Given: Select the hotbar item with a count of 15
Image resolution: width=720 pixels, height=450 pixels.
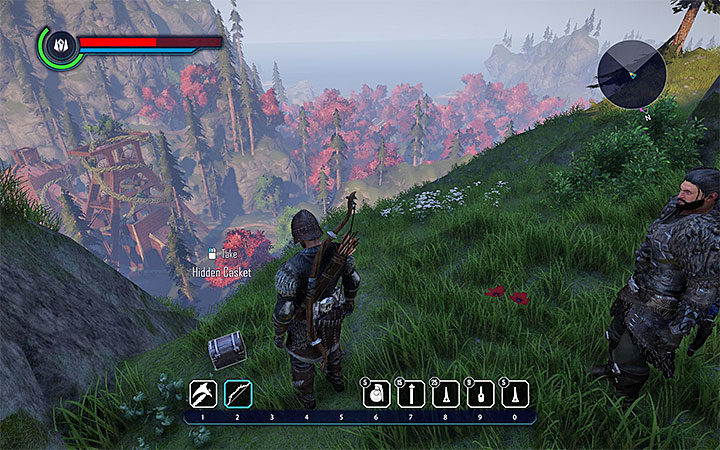Looking at the screenshot, I should (x=411, y=394).
